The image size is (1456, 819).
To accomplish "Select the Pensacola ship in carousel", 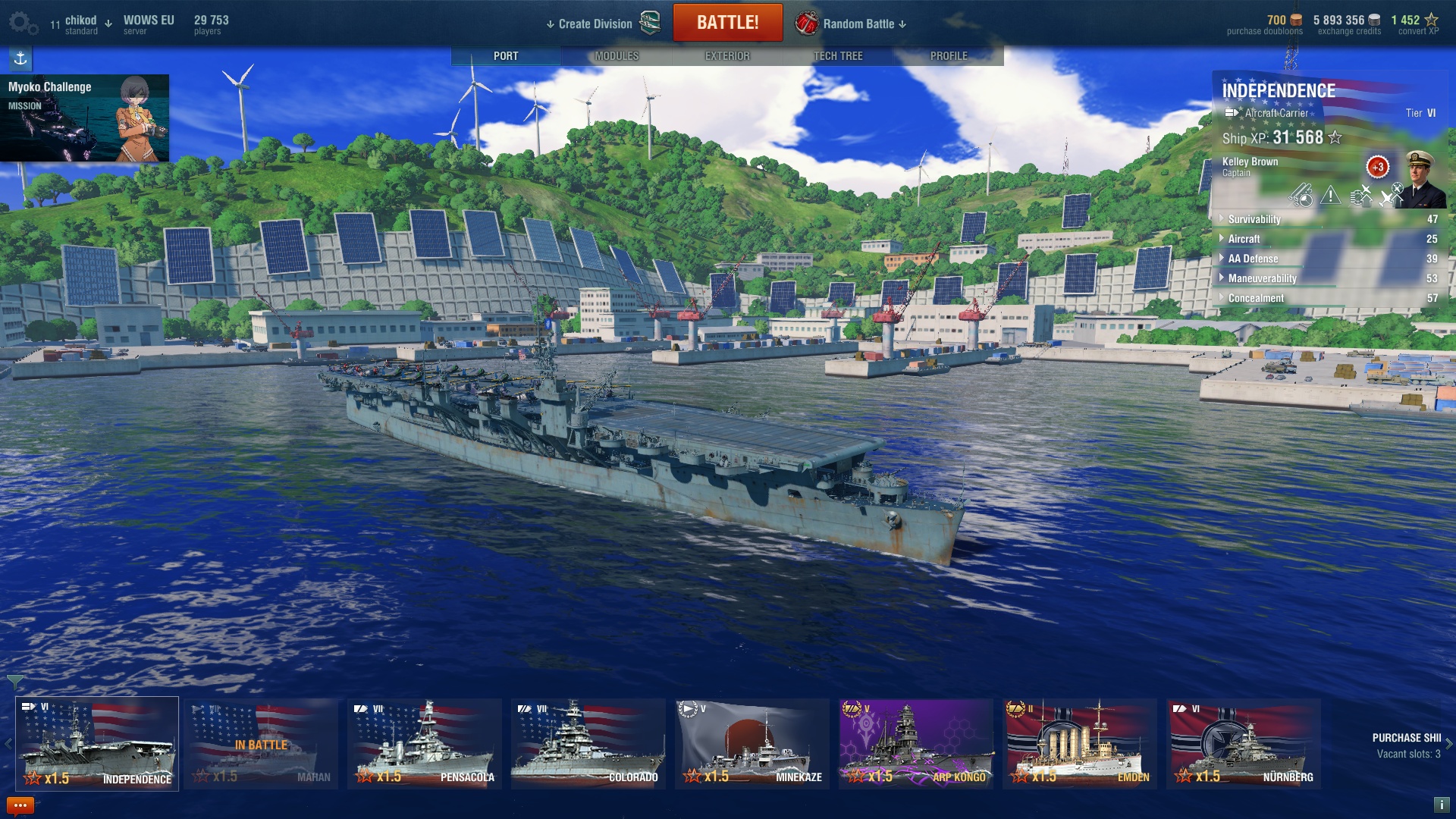I will pos(425,744).
